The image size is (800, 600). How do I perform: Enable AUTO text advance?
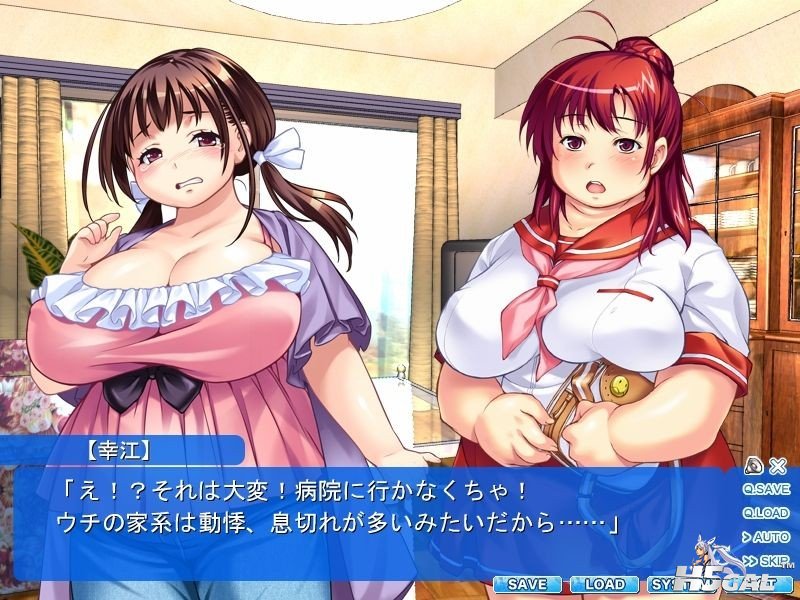click(769, 537)
